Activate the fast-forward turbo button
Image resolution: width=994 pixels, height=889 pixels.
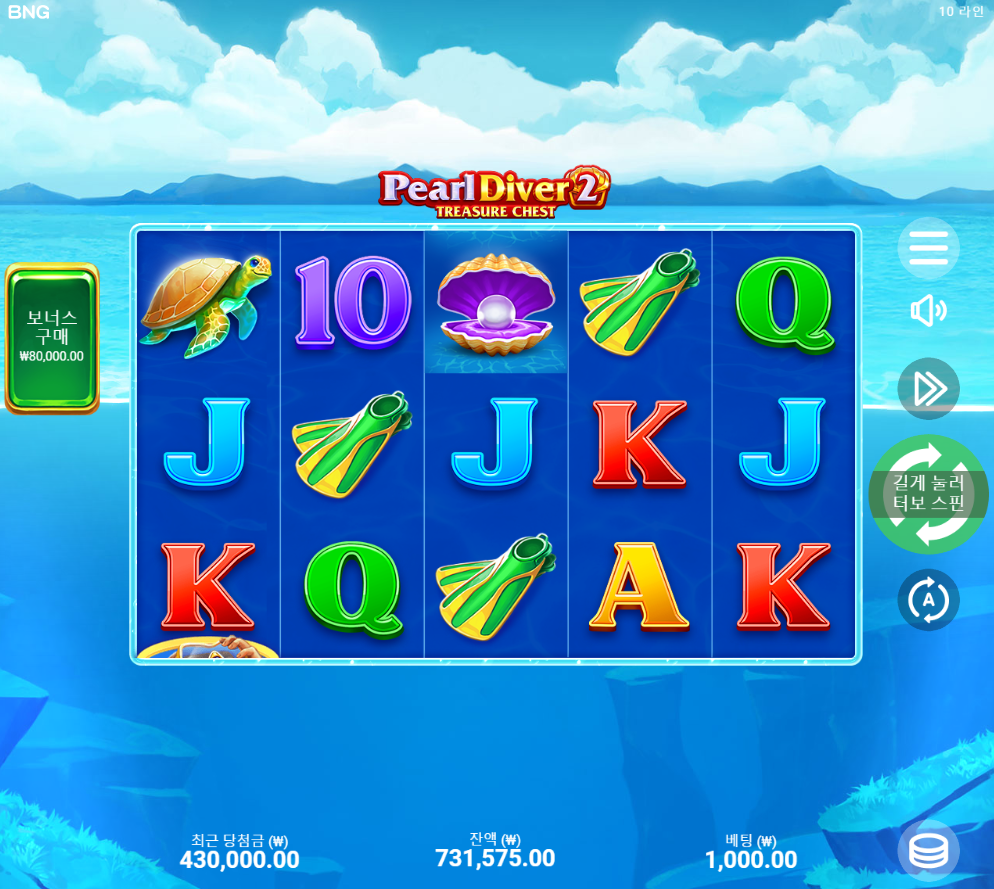tap(928, 389)
